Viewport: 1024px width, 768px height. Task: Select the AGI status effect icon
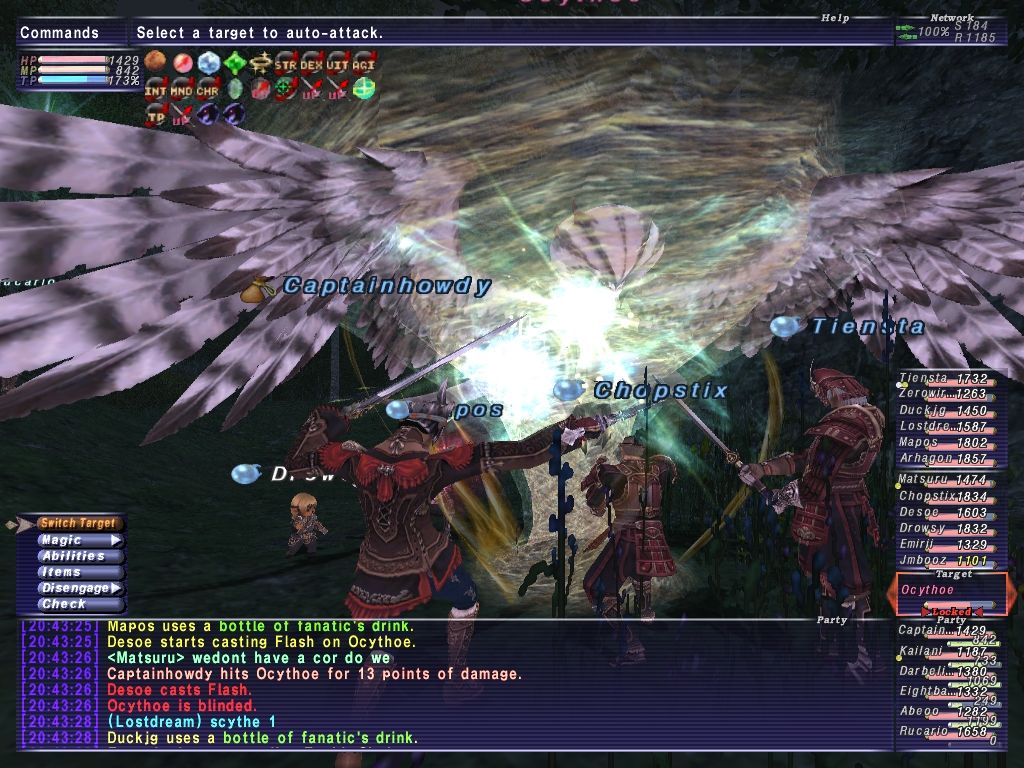(363, 64)
